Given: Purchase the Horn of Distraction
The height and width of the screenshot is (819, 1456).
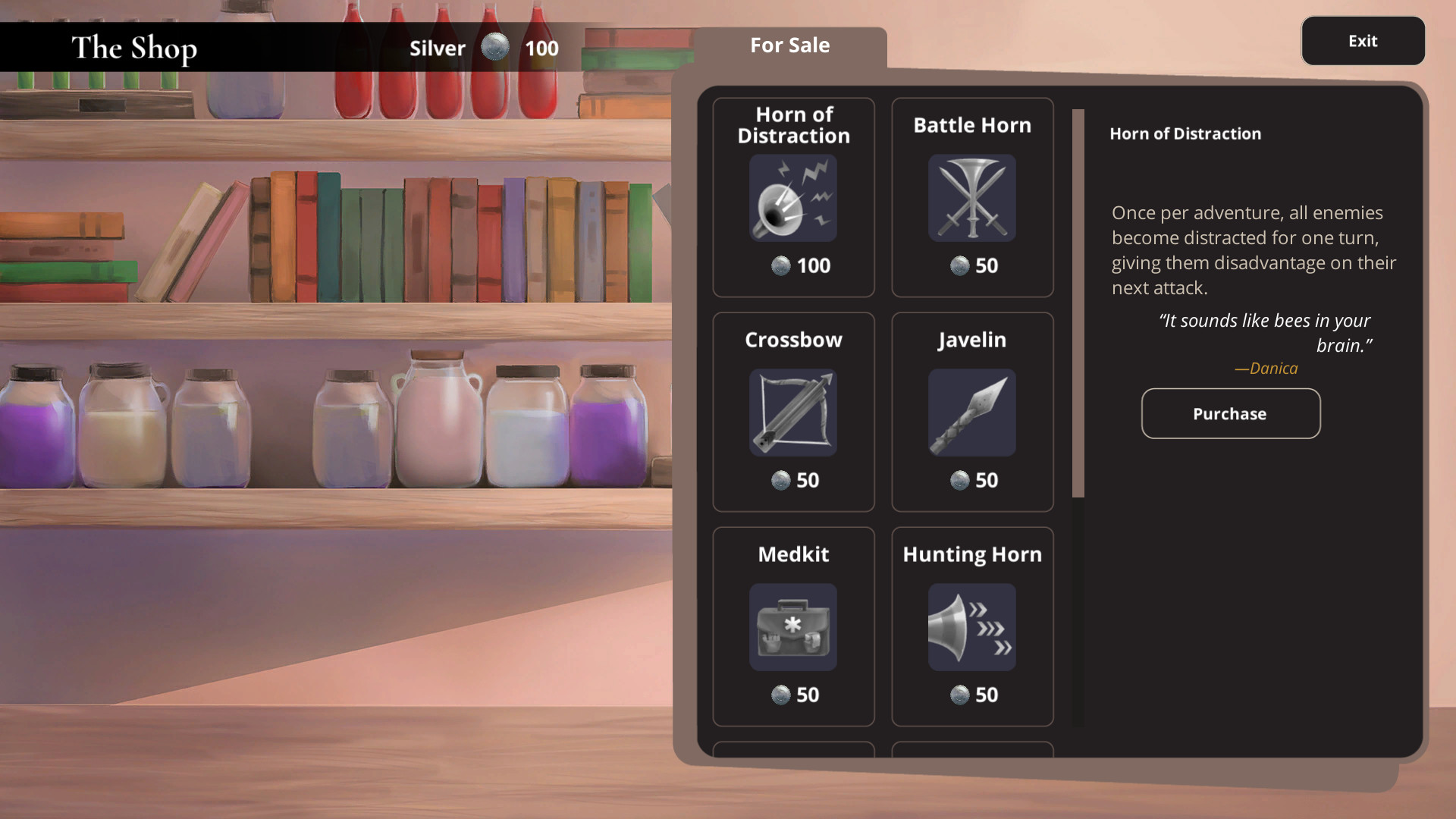Looking at the screenshot, I should tap(1230, 413).
